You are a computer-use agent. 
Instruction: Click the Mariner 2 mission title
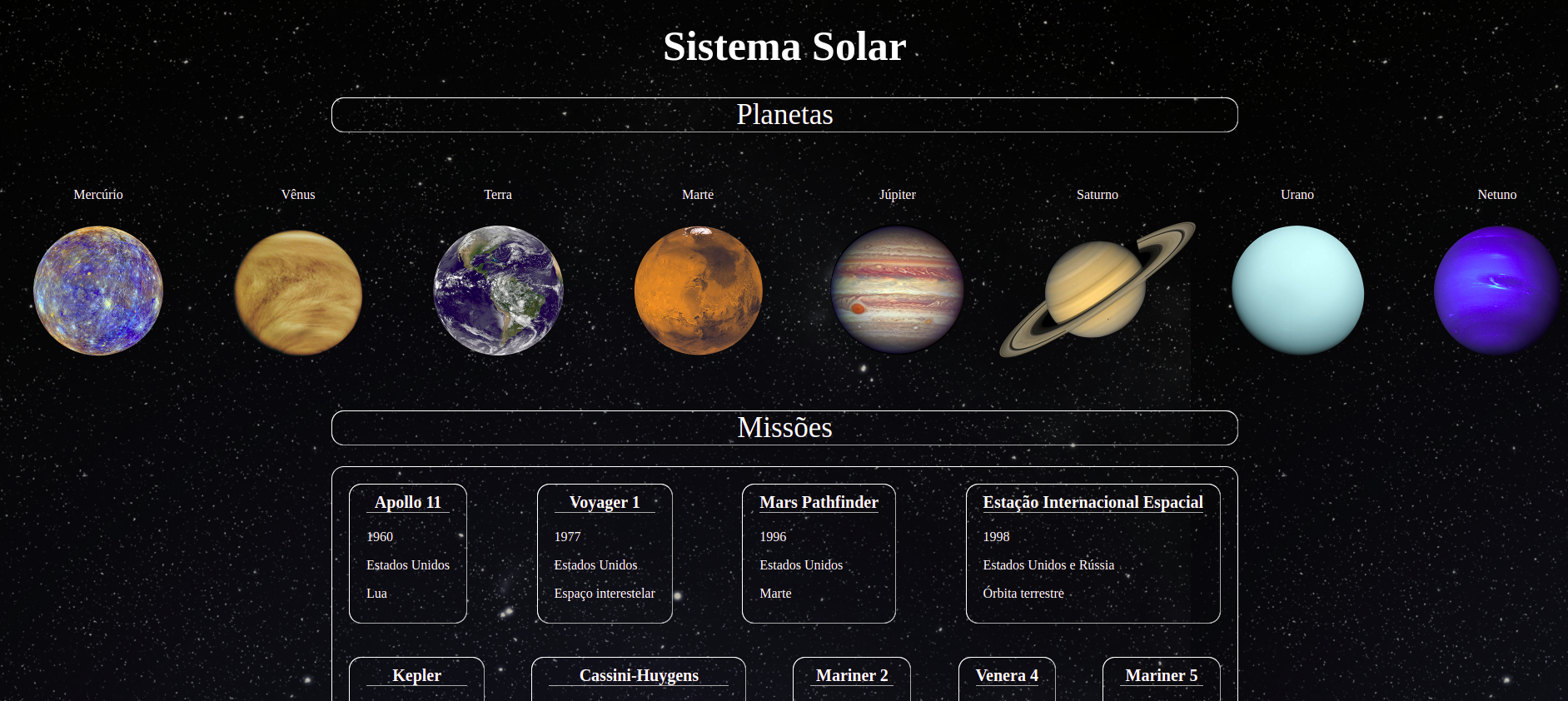[852, 675]
